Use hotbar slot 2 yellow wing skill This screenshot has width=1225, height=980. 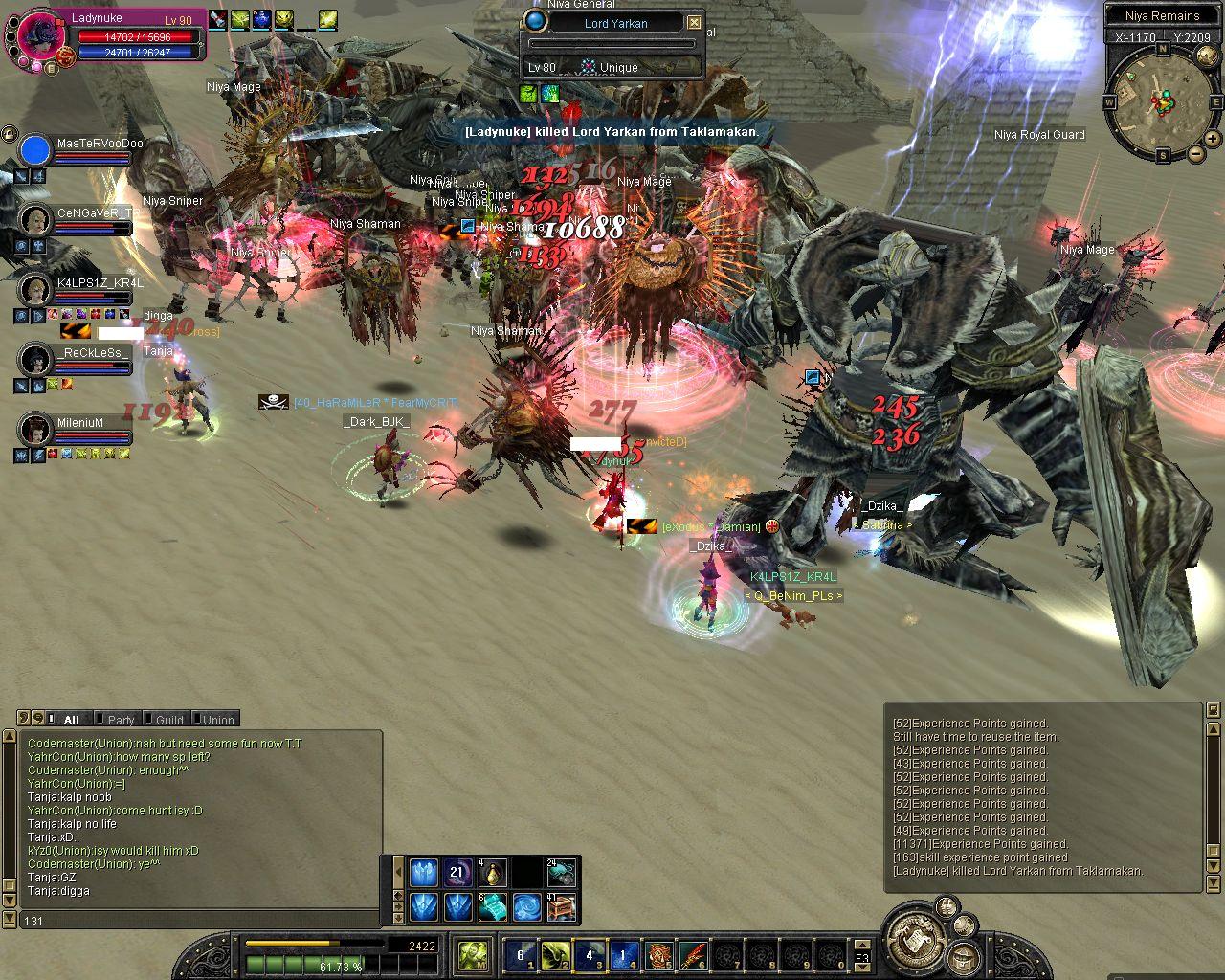coord(557,954)
